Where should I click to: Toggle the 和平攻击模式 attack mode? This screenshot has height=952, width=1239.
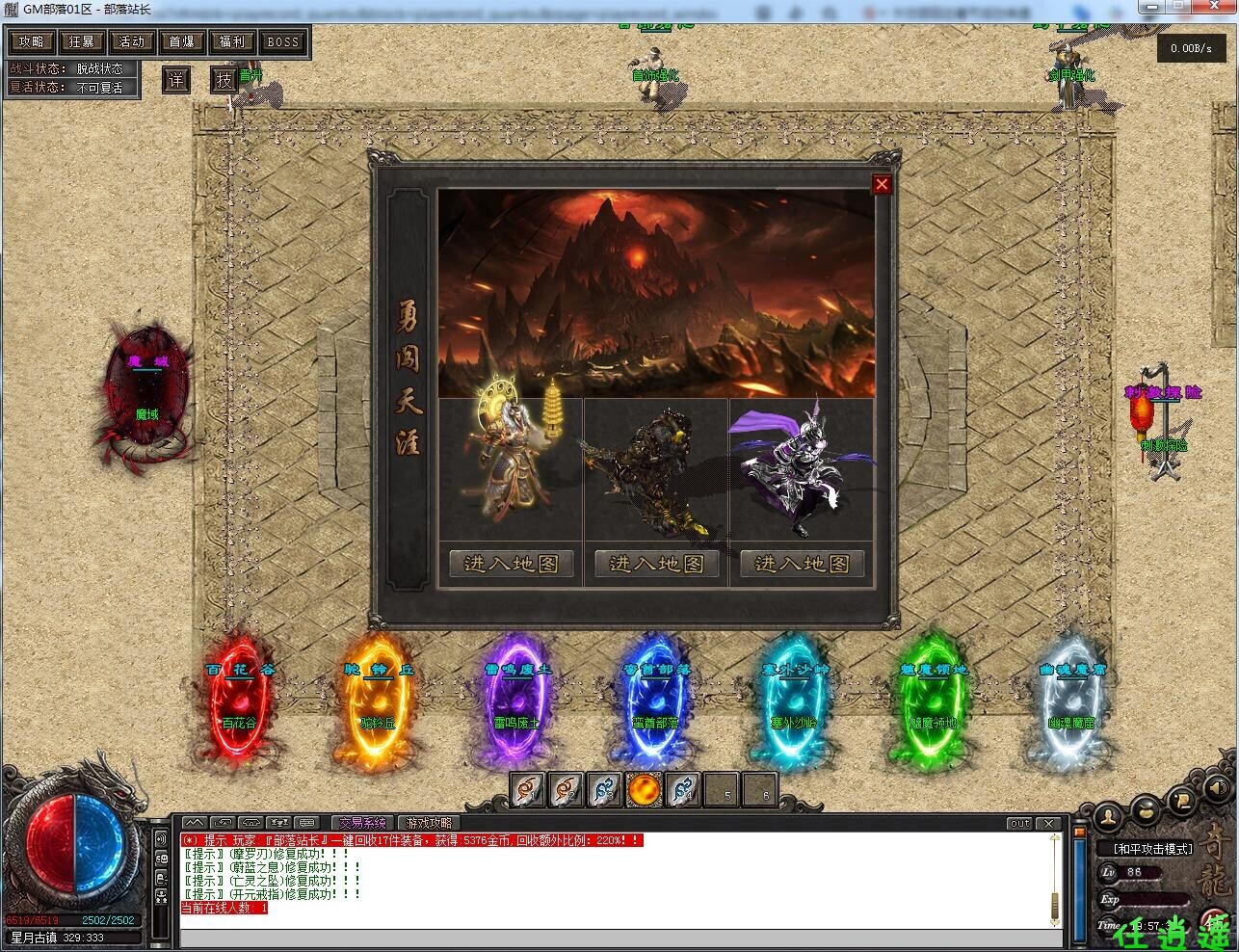pos(1153,849)
